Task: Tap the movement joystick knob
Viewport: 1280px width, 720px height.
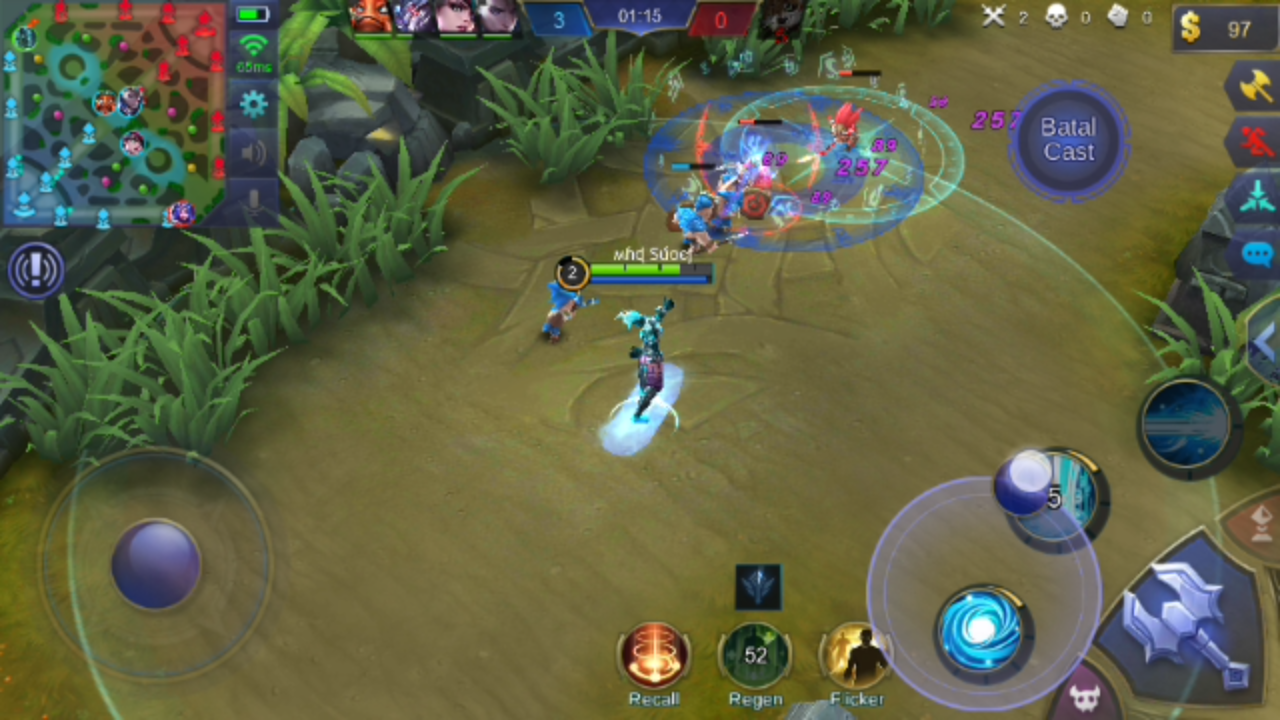Action: click(x=155, y=563)
